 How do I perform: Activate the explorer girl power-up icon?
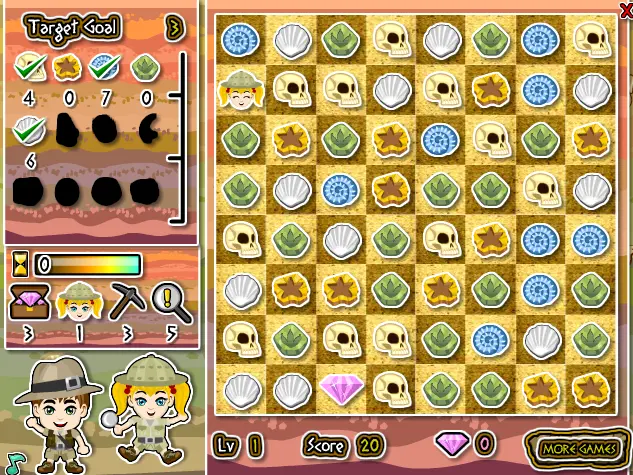click(x=76, y=298)
